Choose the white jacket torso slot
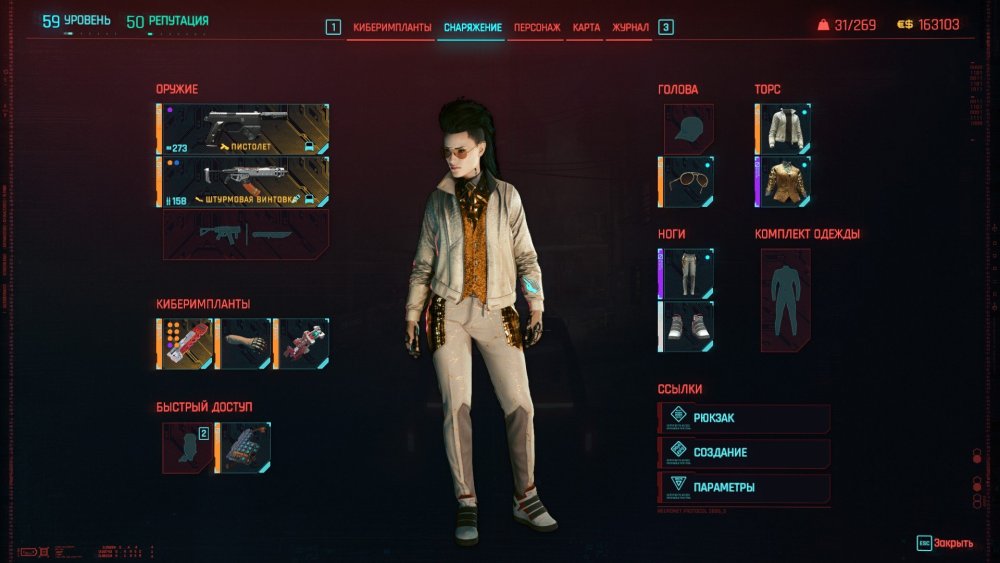The height and width of the screenshot is (563, 1000). (783, 129)
